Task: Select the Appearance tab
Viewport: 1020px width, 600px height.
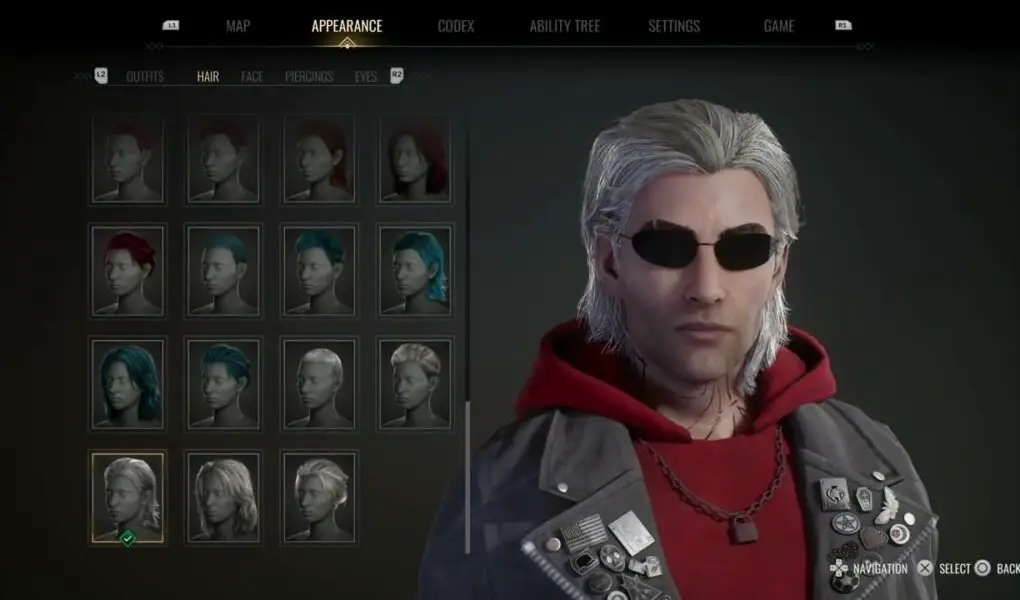Action: [346, 26]
